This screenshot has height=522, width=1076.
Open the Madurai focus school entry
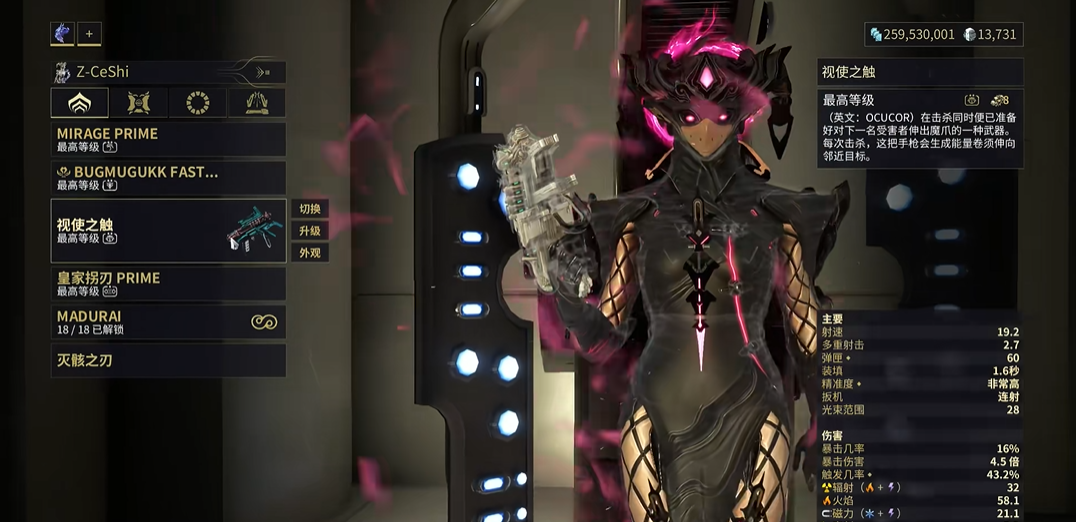pyautogui.click(x=168, y=322)
